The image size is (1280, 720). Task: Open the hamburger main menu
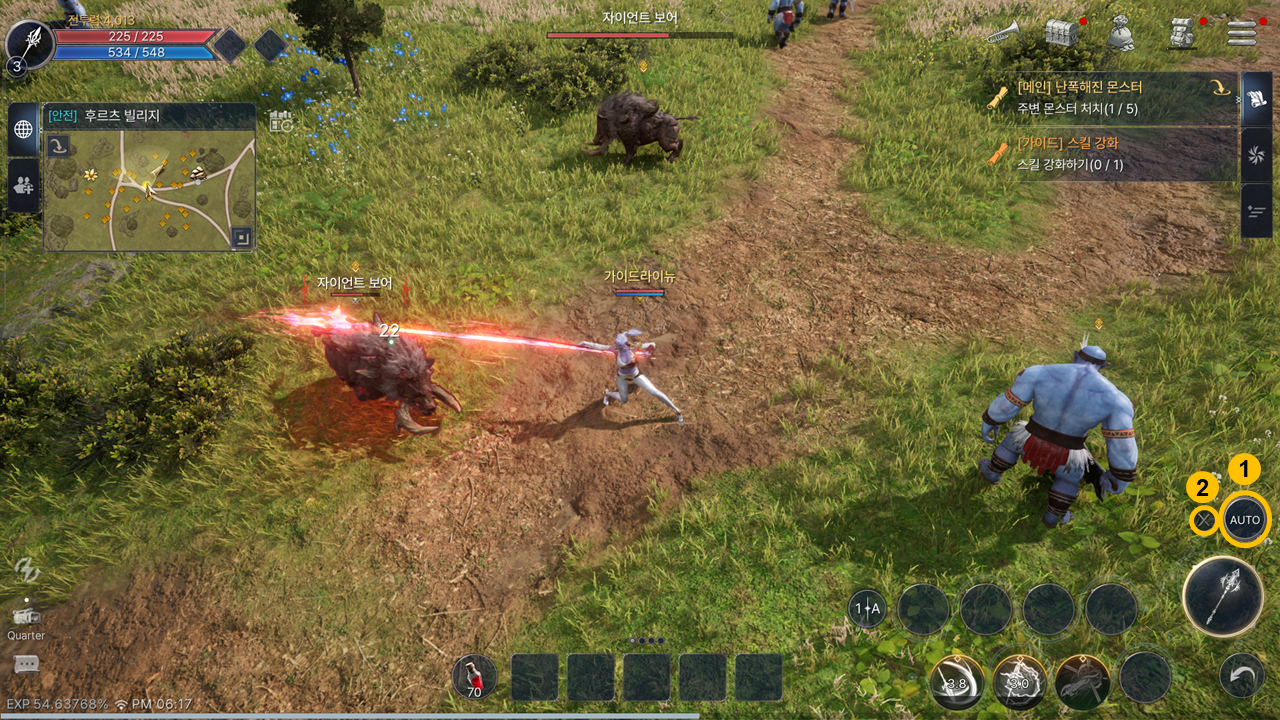point(1242,33)
